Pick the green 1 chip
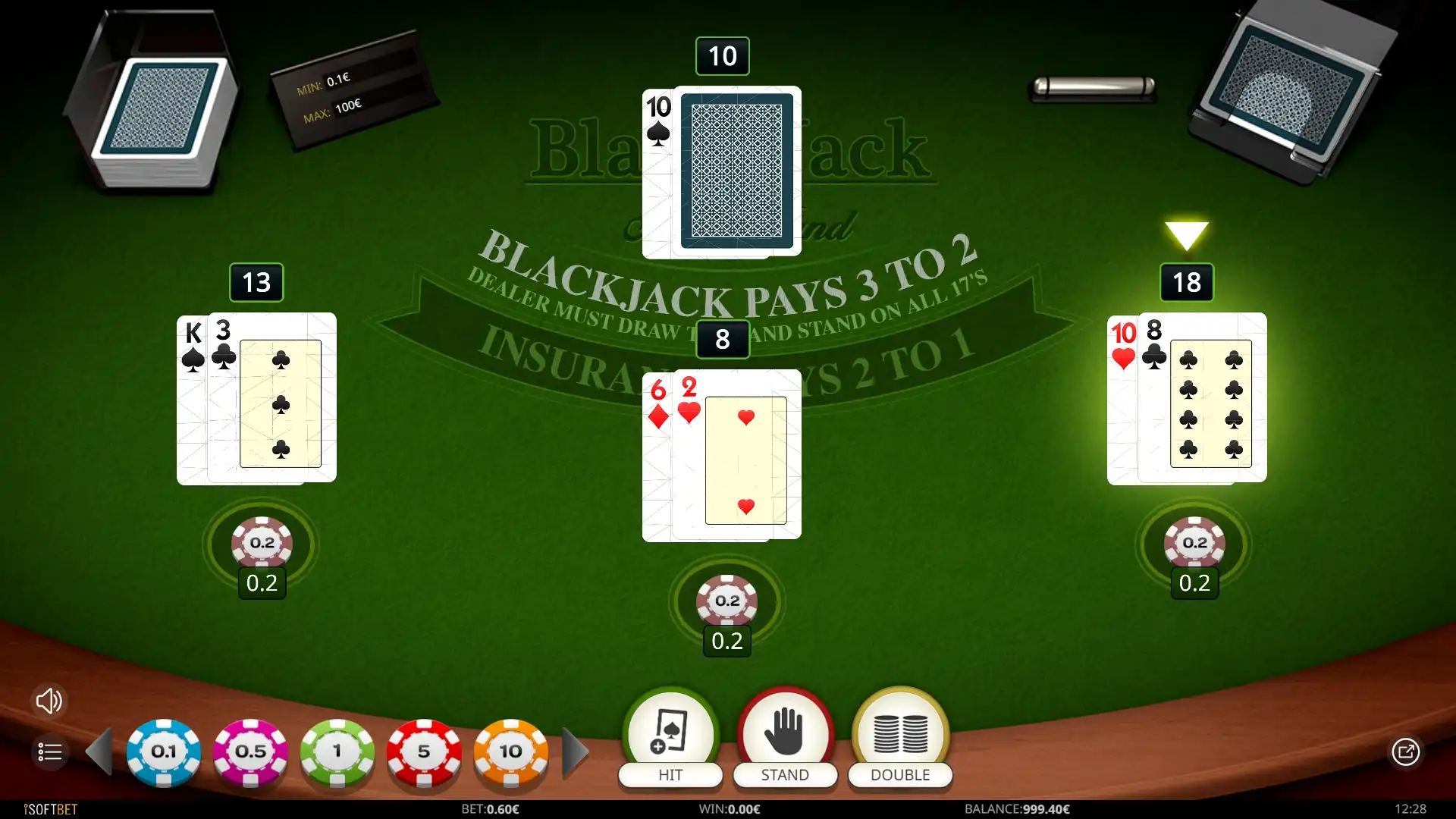1456x819 pixels. (x=337, y=752)
